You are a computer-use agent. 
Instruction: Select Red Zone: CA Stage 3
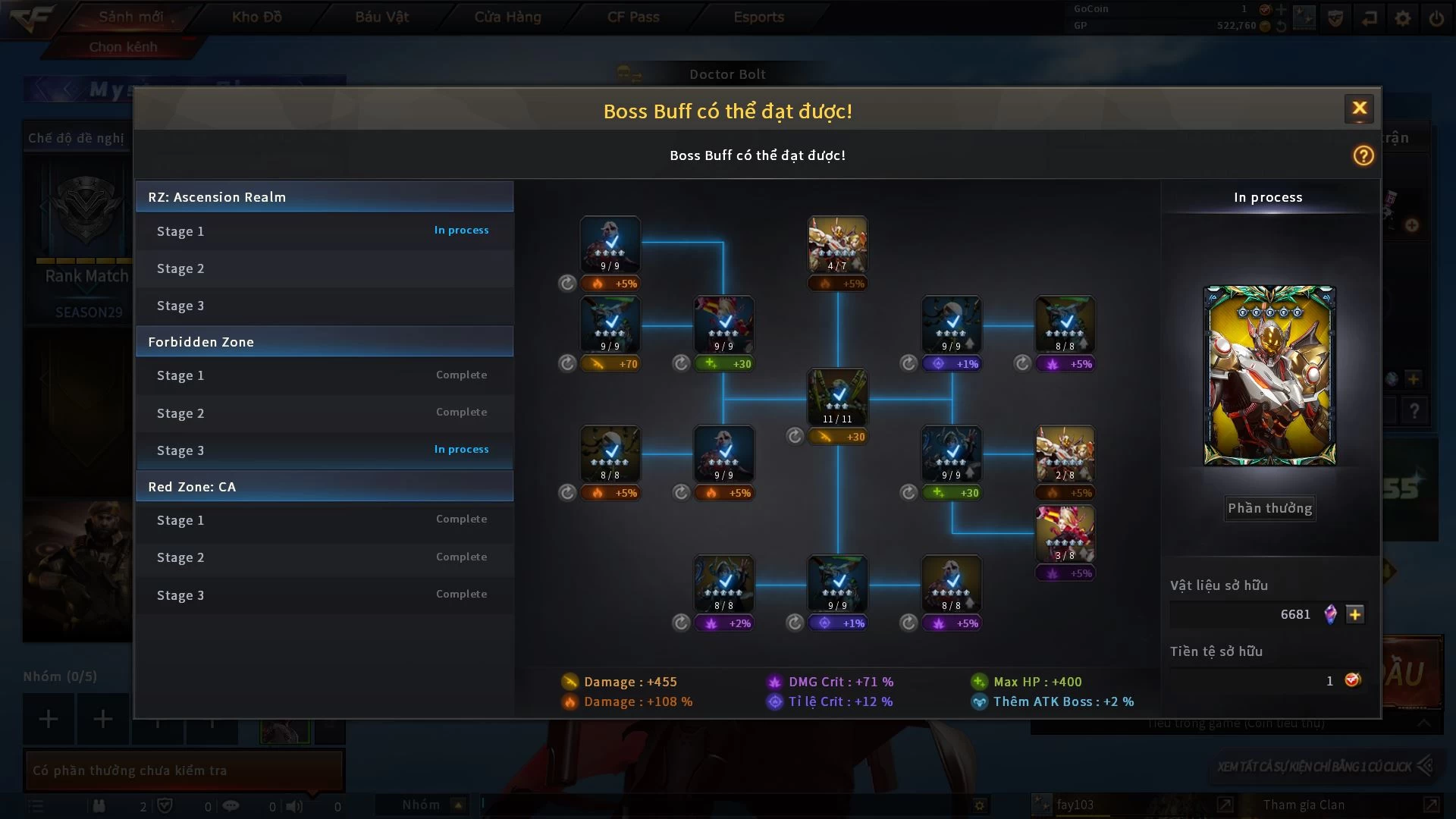[324, 595]
